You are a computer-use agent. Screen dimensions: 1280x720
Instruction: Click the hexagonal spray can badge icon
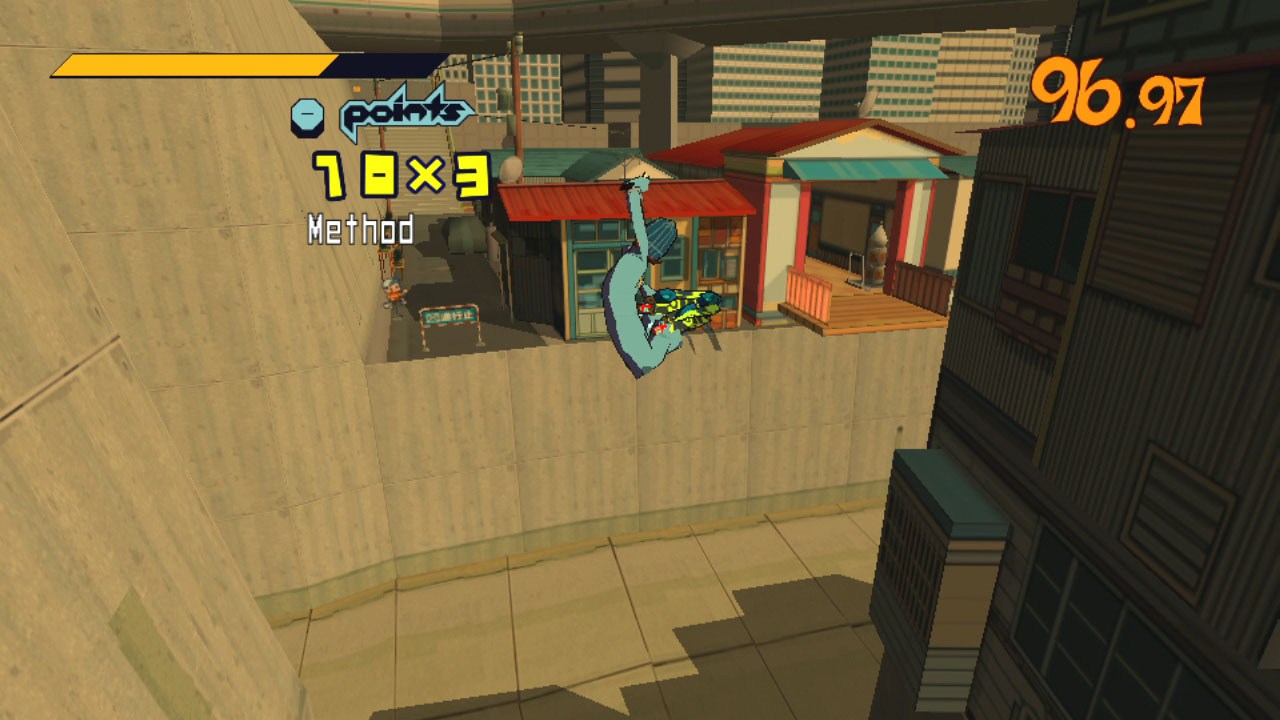[x=310, y=115]
